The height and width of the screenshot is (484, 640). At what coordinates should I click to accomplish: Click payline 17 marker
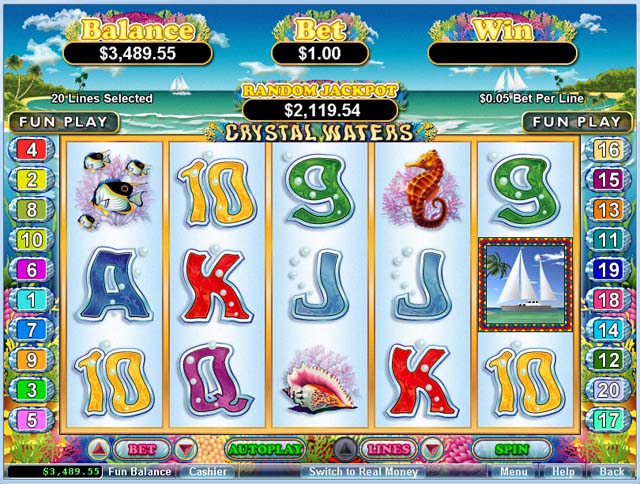608,420
